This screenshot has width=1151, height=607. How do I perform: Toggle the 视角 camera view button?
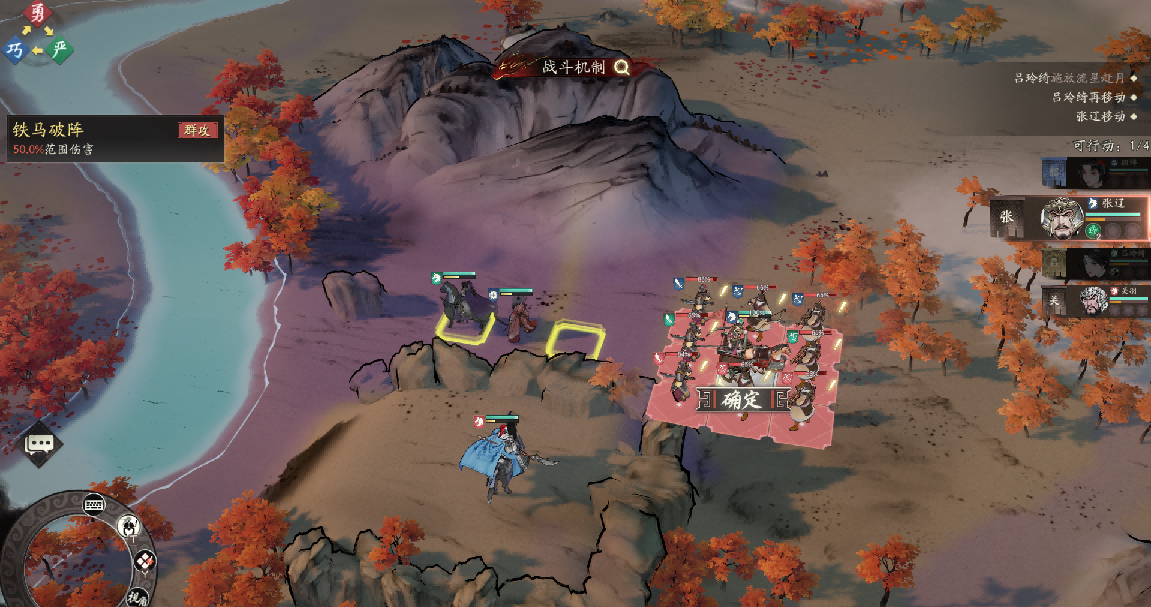pyautogui.click(x=138, y=598)
